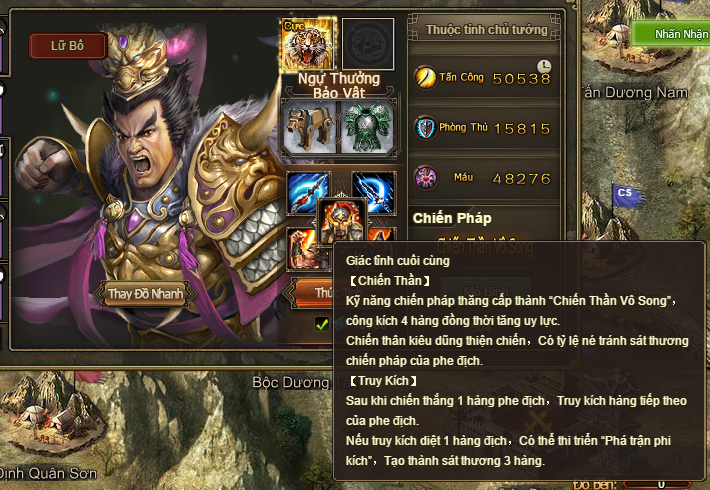Screen dimensions: 710x490
Task: Toggle the green checkmark checkbox
Action: 322,323
